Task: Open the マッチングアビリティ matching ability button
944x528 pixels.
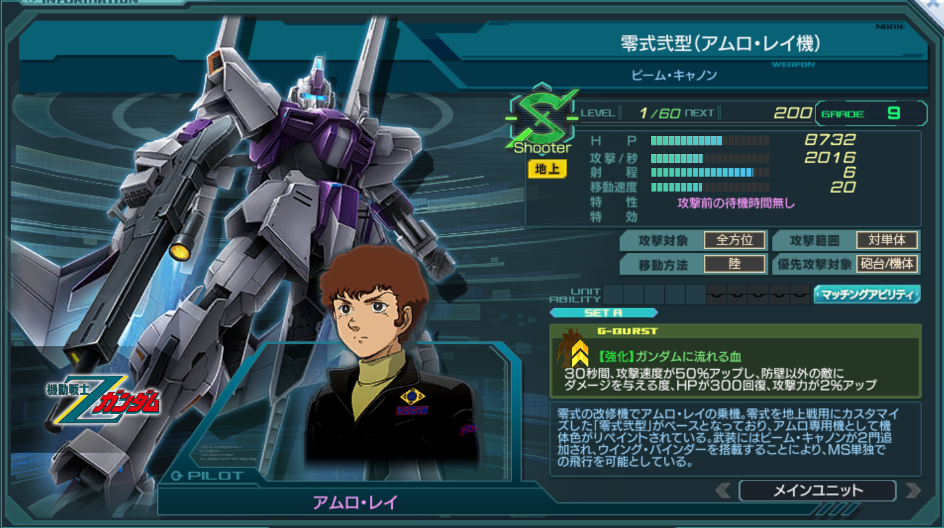Action: coord(867,294)
